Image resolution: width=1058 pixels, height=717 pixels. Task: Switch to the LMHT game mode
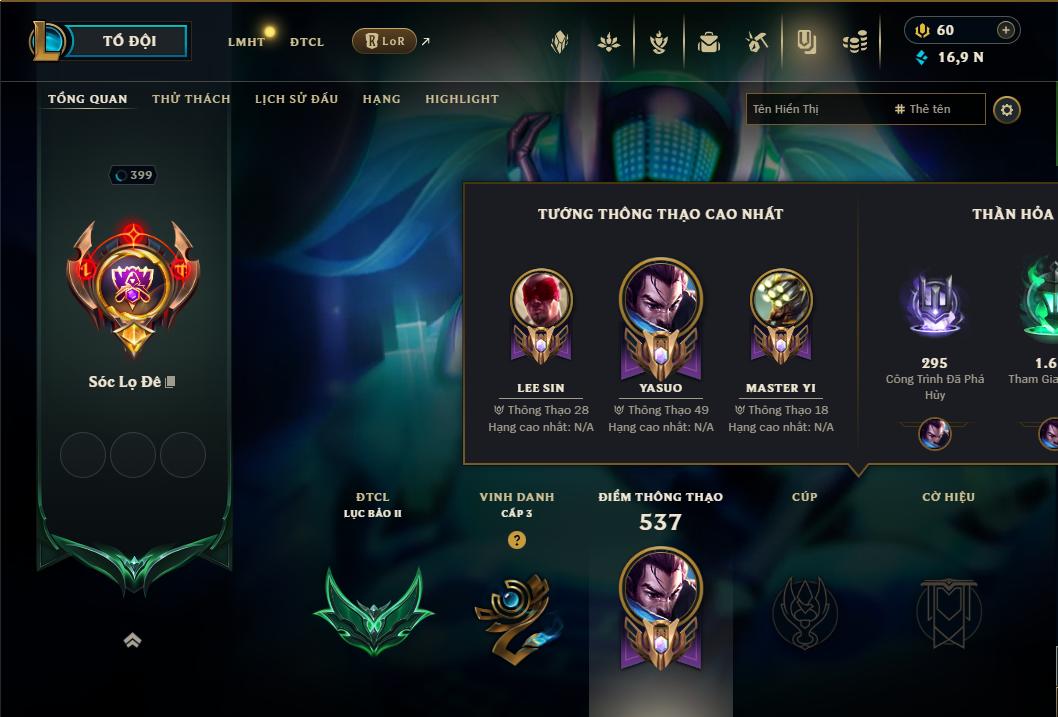tap(246, 42)
